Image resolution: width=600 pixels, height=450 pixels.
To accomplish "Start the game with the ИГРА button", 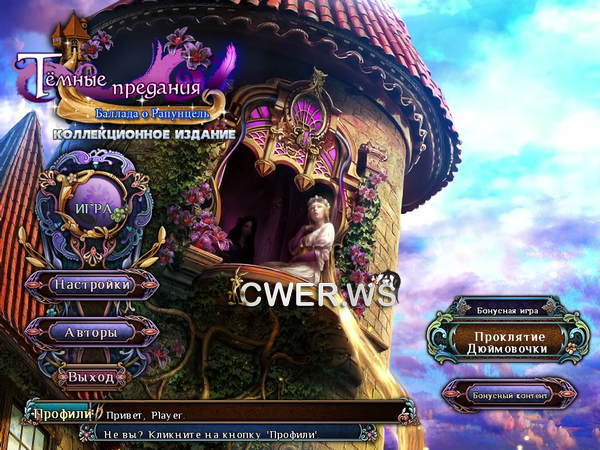I will point(92,209).
